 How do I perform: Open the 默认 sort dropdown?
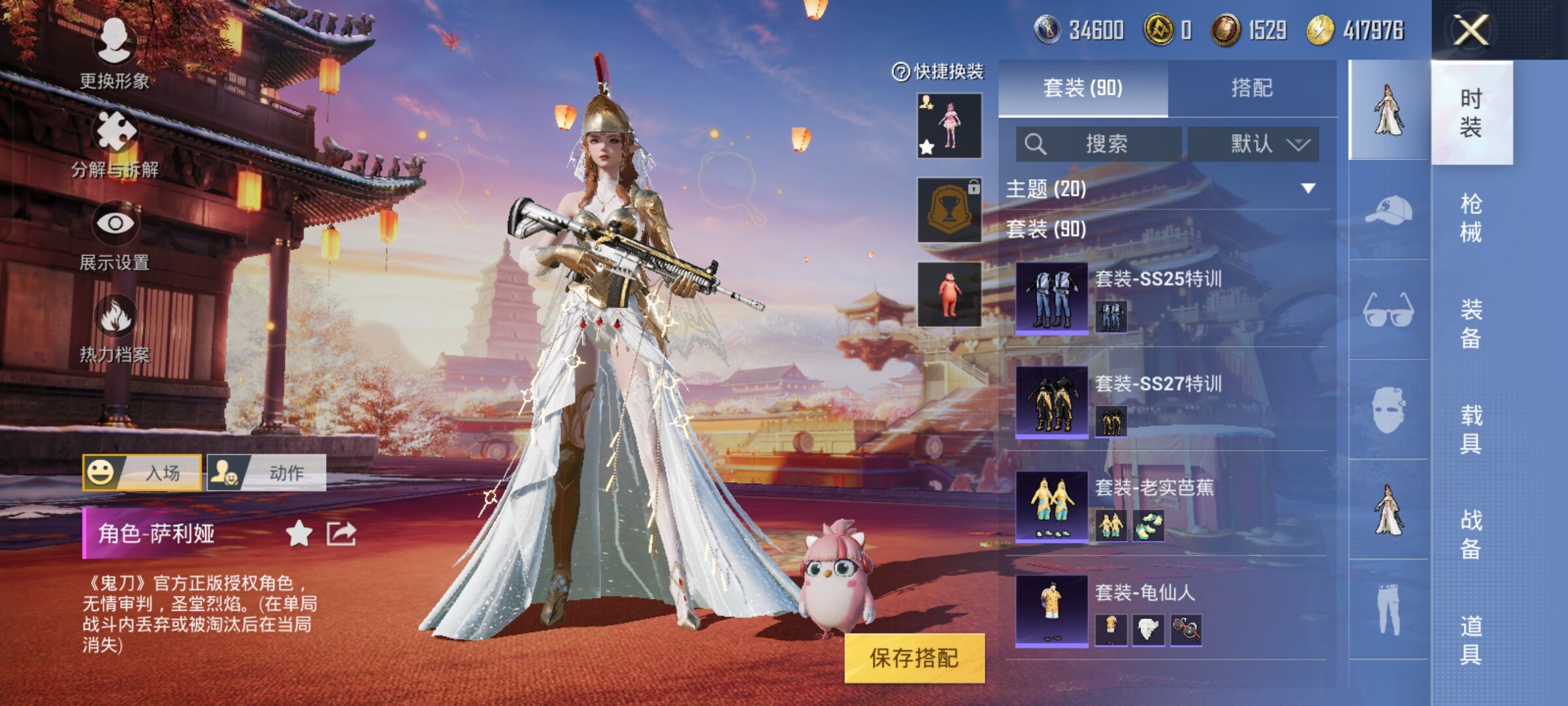[x=1253, y=144]
